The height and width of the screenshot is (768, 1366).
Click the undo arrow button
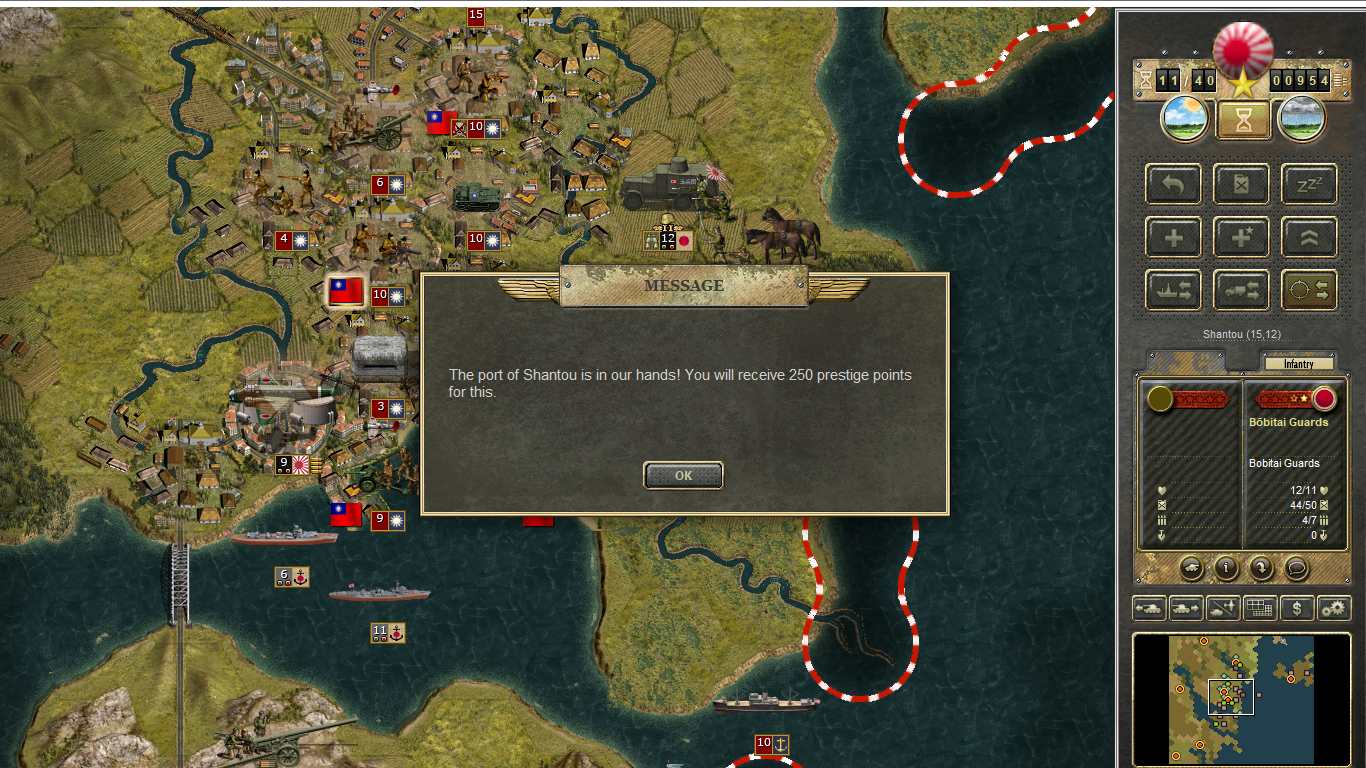pyautogui.click(x=1174, y=185)
